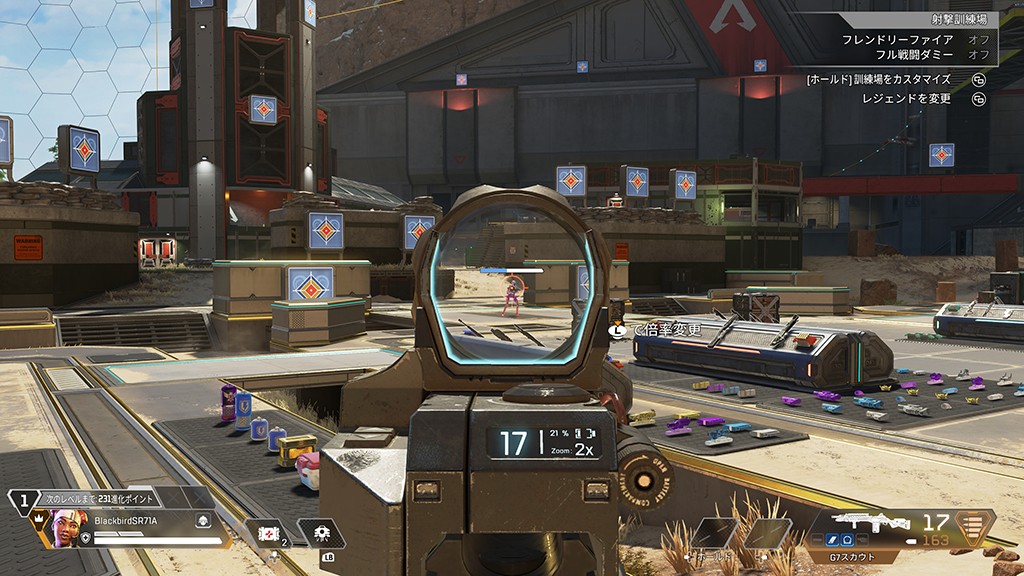Viewport: 1024px width, 576px height.
Task: Click the level 1 evolution shield badge
Action: click(24, 502)
